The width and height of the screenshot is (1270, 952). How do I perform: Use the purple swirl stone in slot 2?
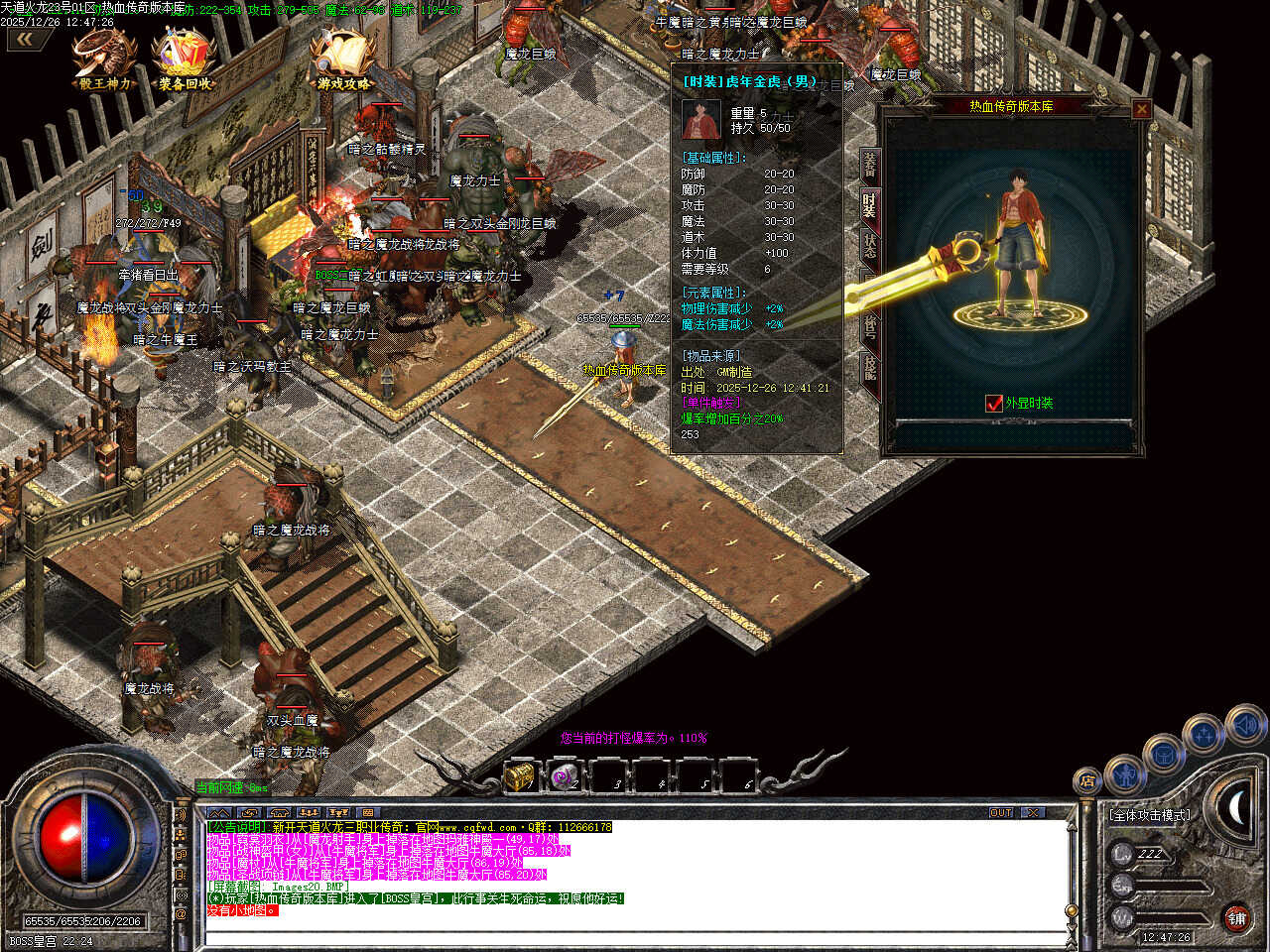coord(564,775)
